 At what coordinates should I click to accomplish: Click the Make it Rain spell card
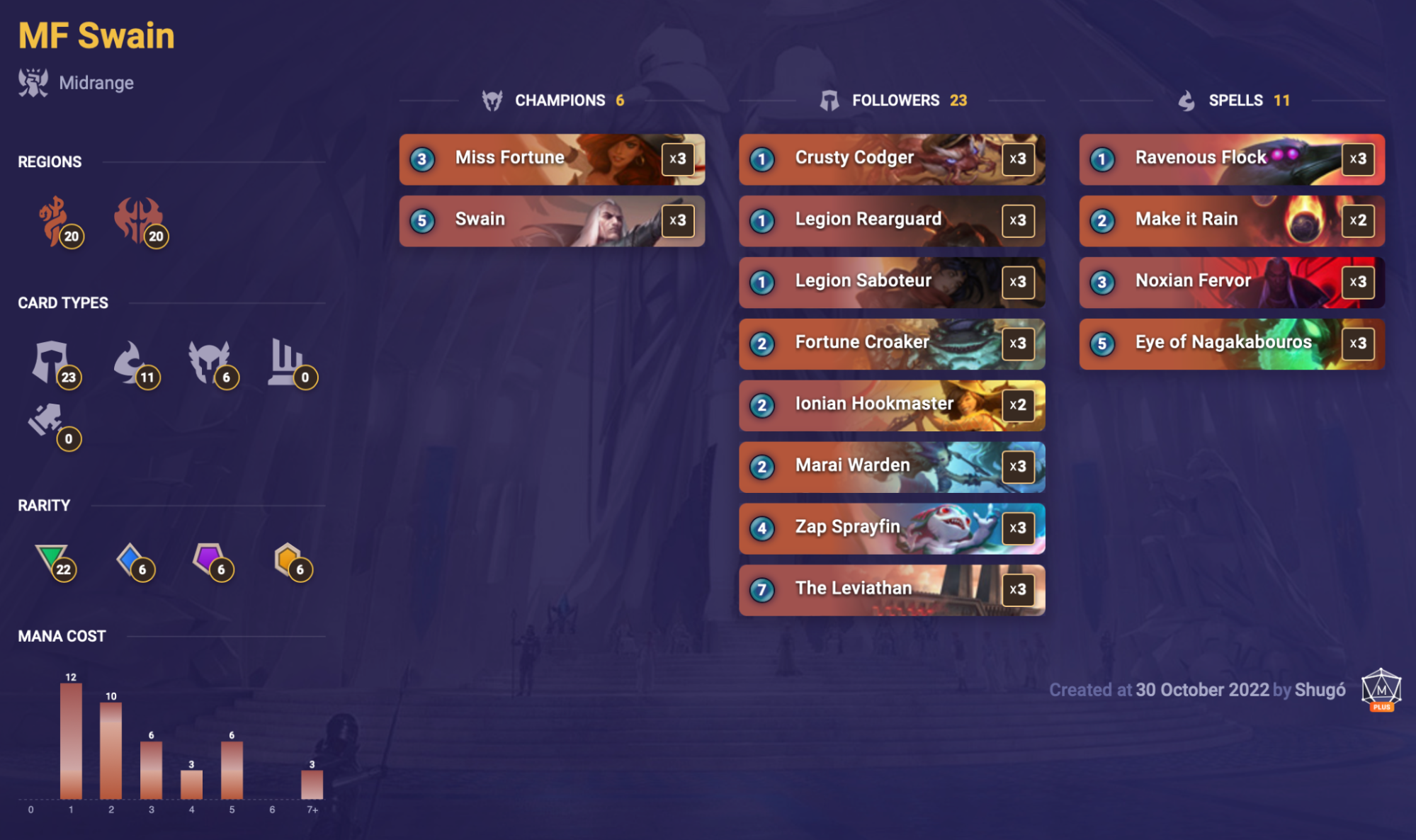pyautogui.click(x=1231, y=220)
